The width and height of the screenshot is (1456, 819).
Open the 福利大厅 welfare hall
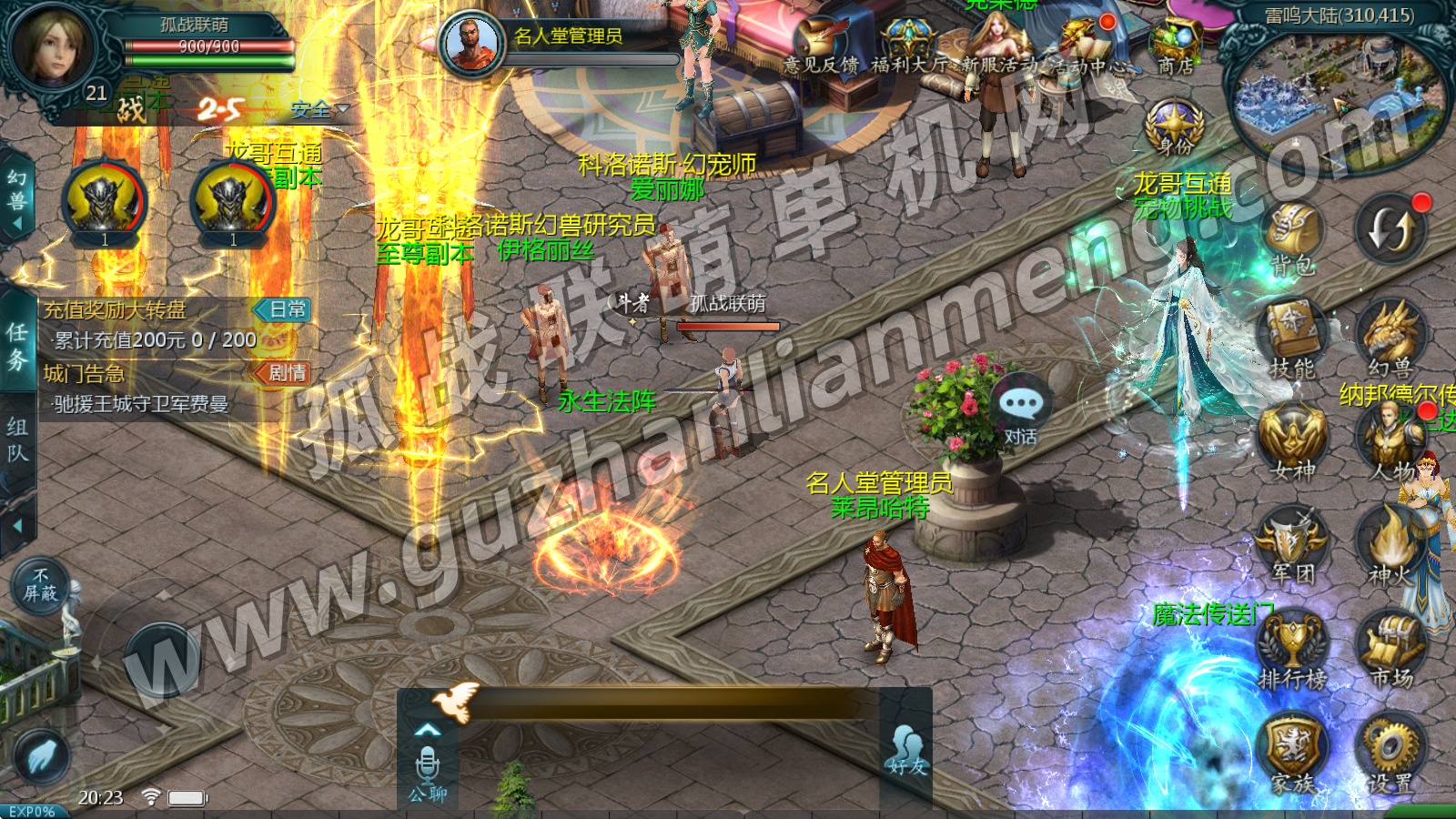tap(907, 45)
